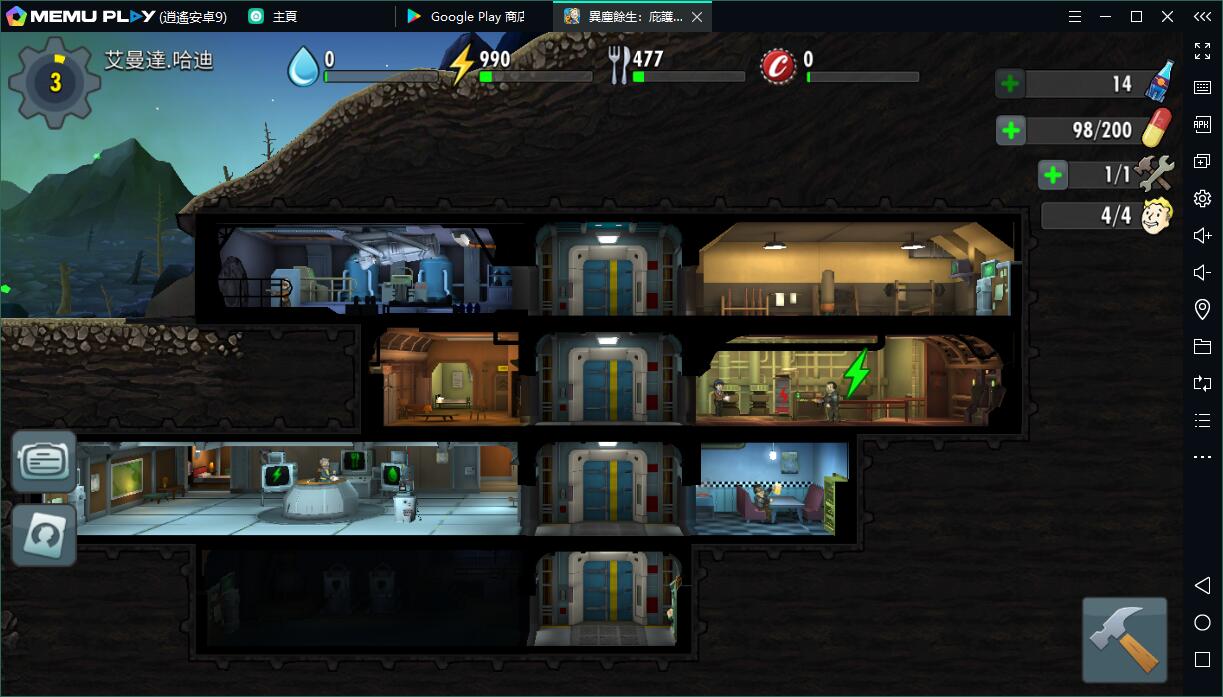Add repair tools with plus button
The width and height of the screenshot is (1223, 697).
(1053, 175)
